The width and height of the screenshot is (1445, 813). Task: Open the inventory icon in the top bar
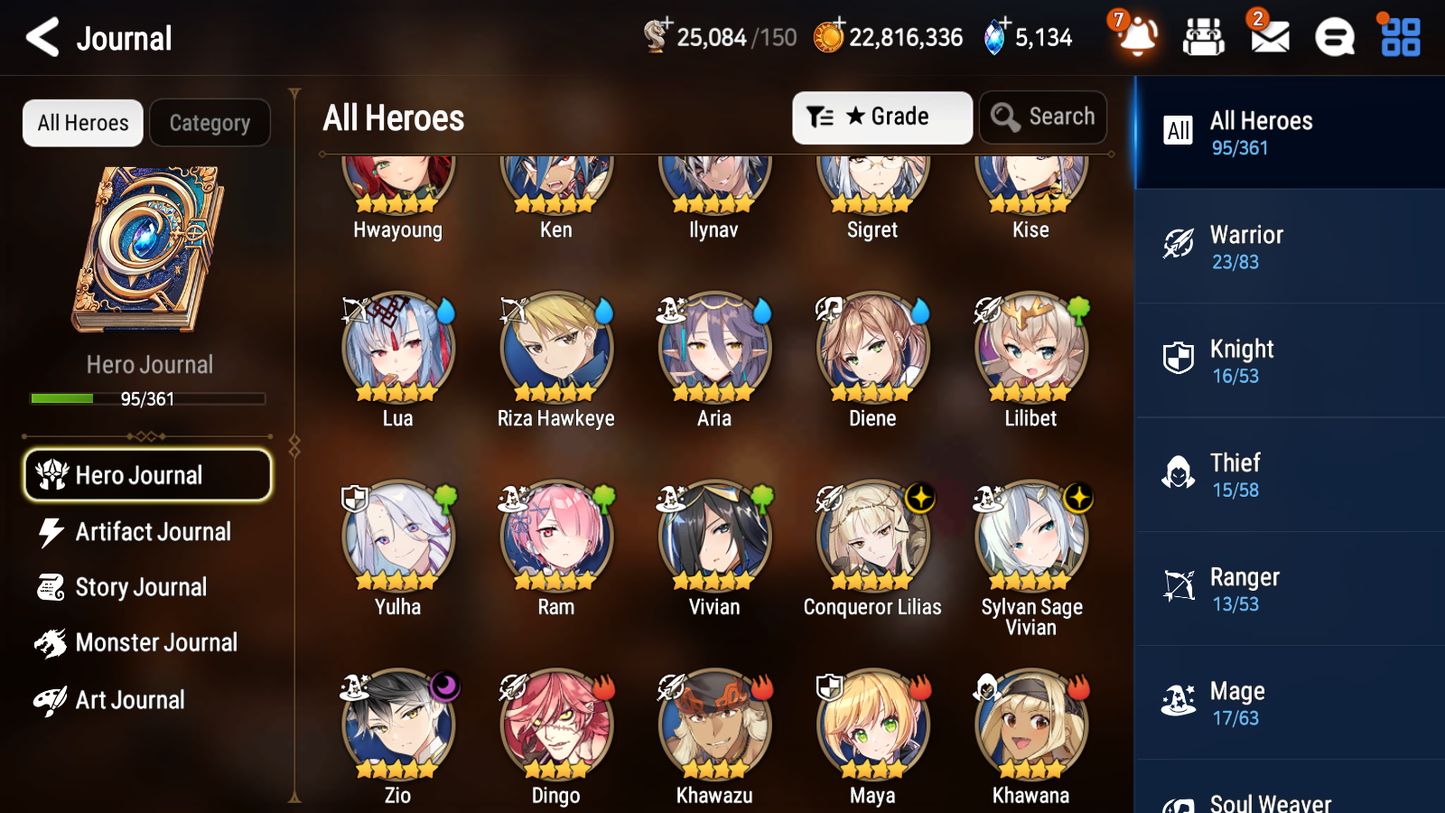point(1203,36)
